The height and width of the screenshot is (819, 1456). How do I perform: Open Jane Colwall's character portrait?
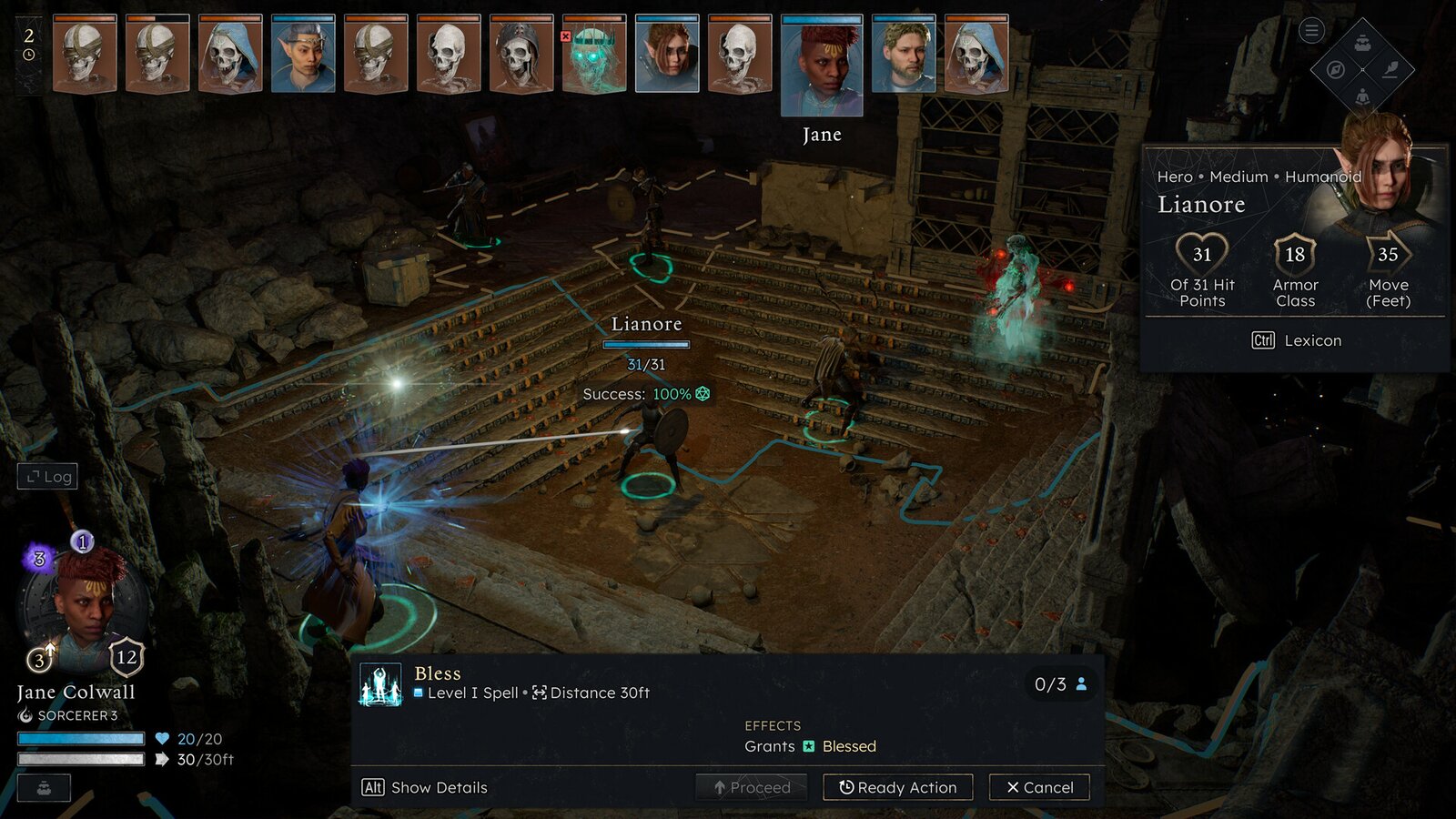tap(86, 604)
